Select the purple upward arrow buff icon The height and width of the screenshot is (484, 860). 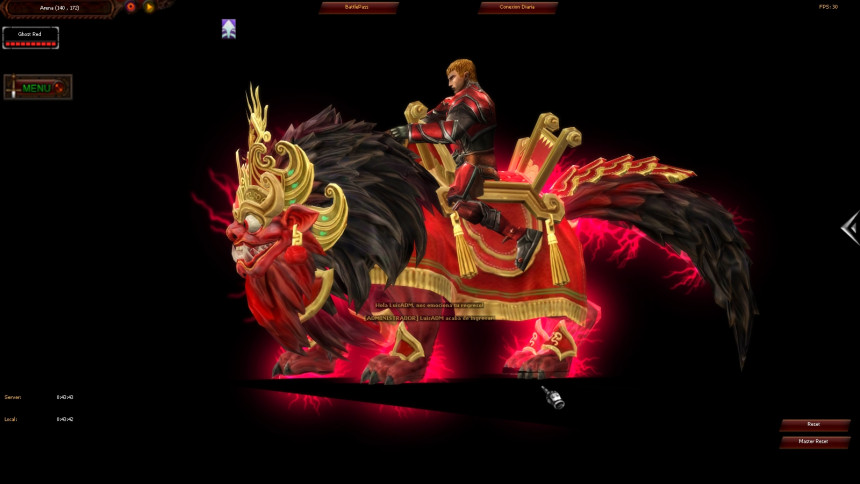[x=229, y=29]
